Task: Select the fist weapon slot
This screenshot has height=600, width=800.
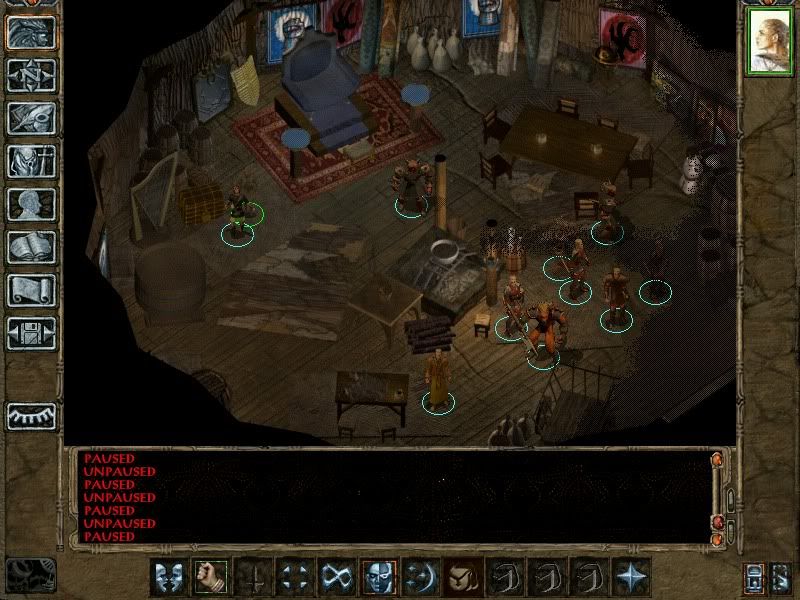Action: (211, 576)
